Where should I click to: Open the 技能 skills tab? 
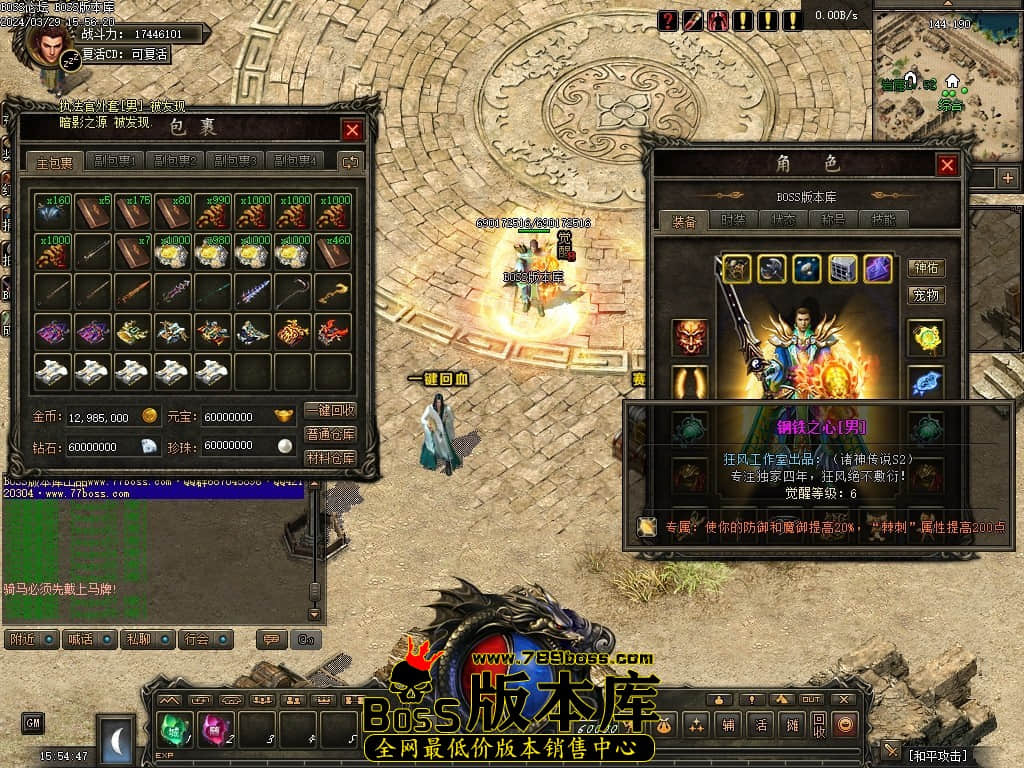coord(884,220)
